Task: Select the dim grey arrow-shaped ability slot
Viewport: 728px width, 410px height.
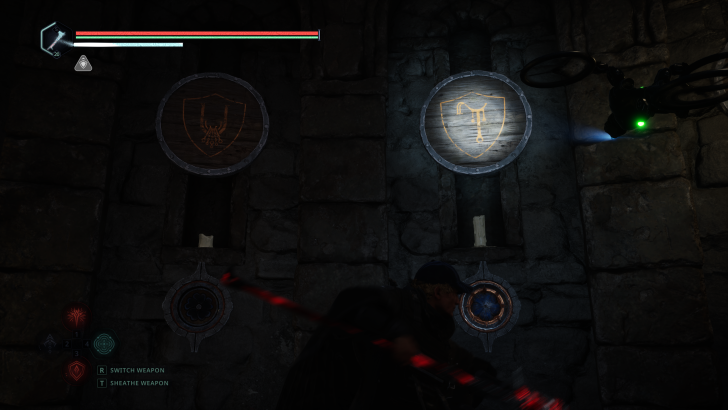Action: point(50,344)
